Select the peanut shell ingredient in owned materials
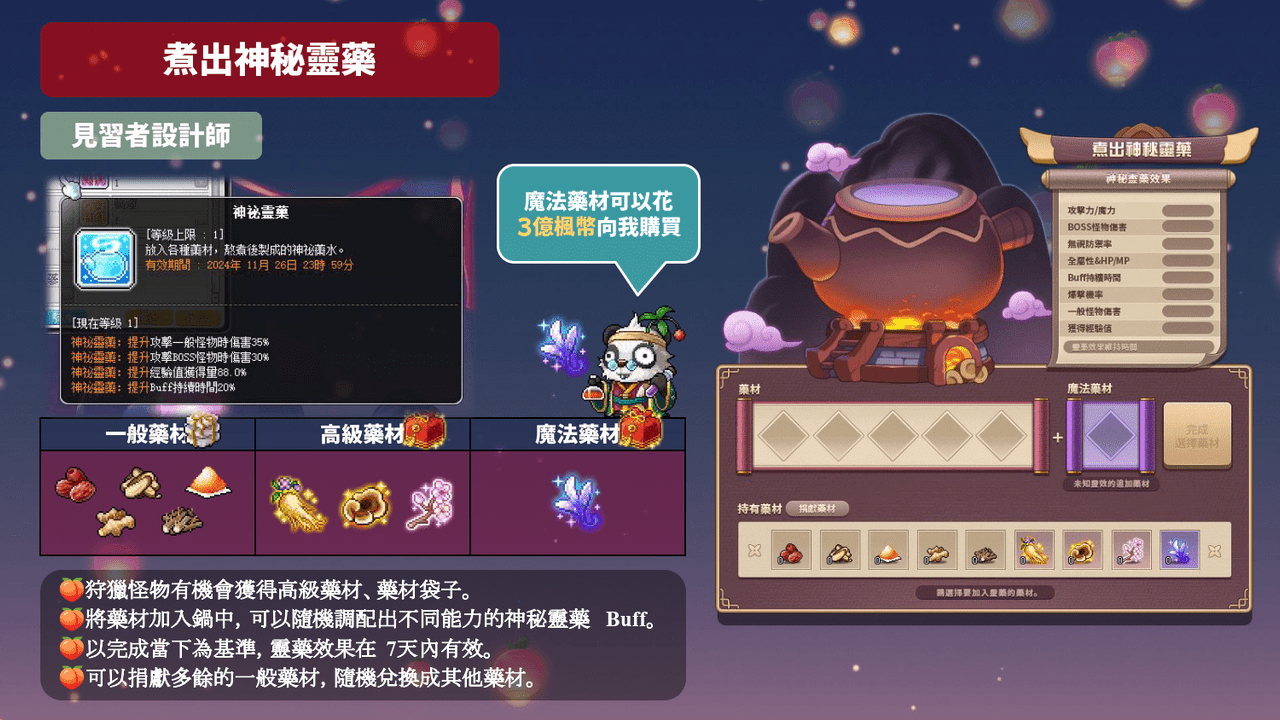The width and height of the screenshot is (1280, 720). 841,550
